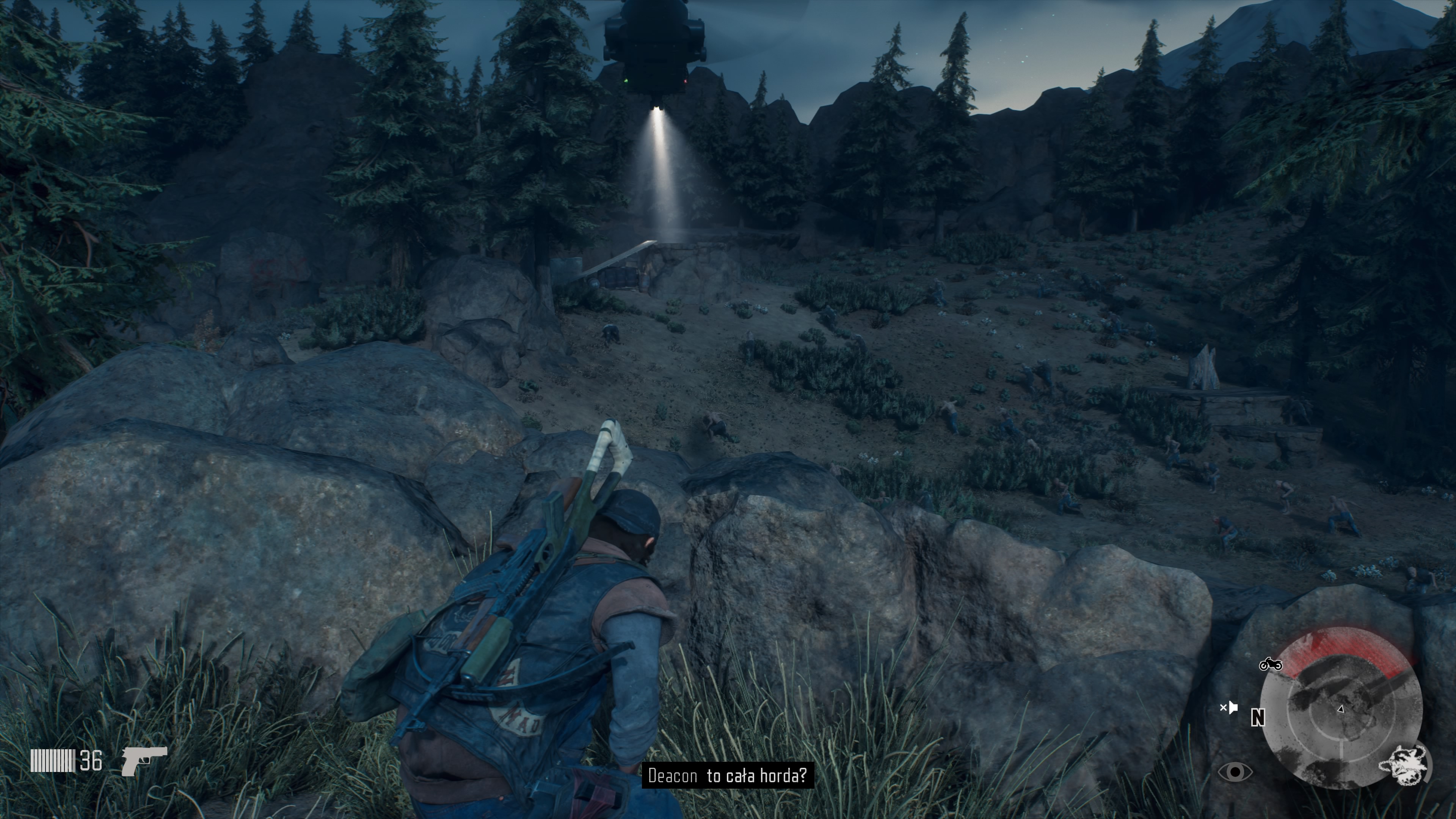Toggle the eye visibility indicator

(x=1235, y=772)
